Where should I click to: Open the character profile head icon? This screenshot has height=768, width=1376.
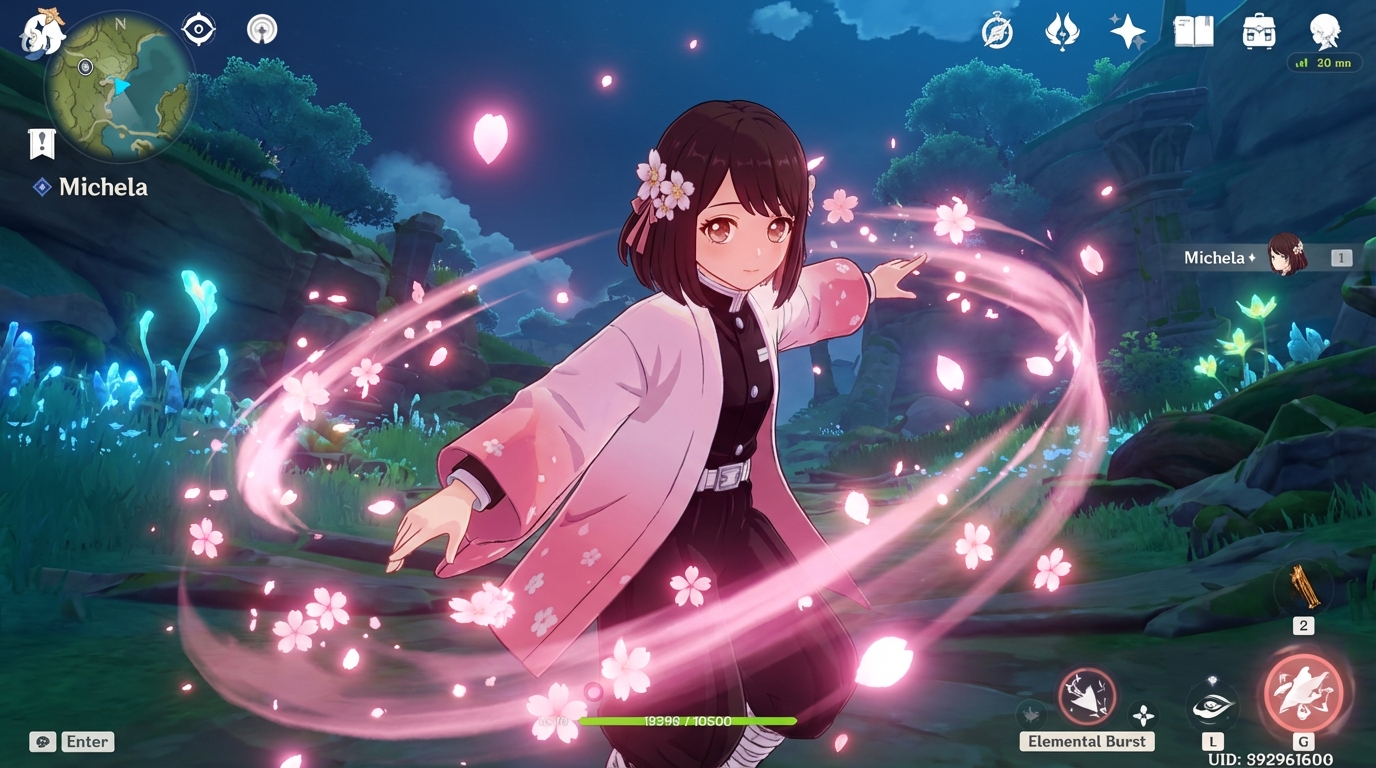coord(1325,32)
